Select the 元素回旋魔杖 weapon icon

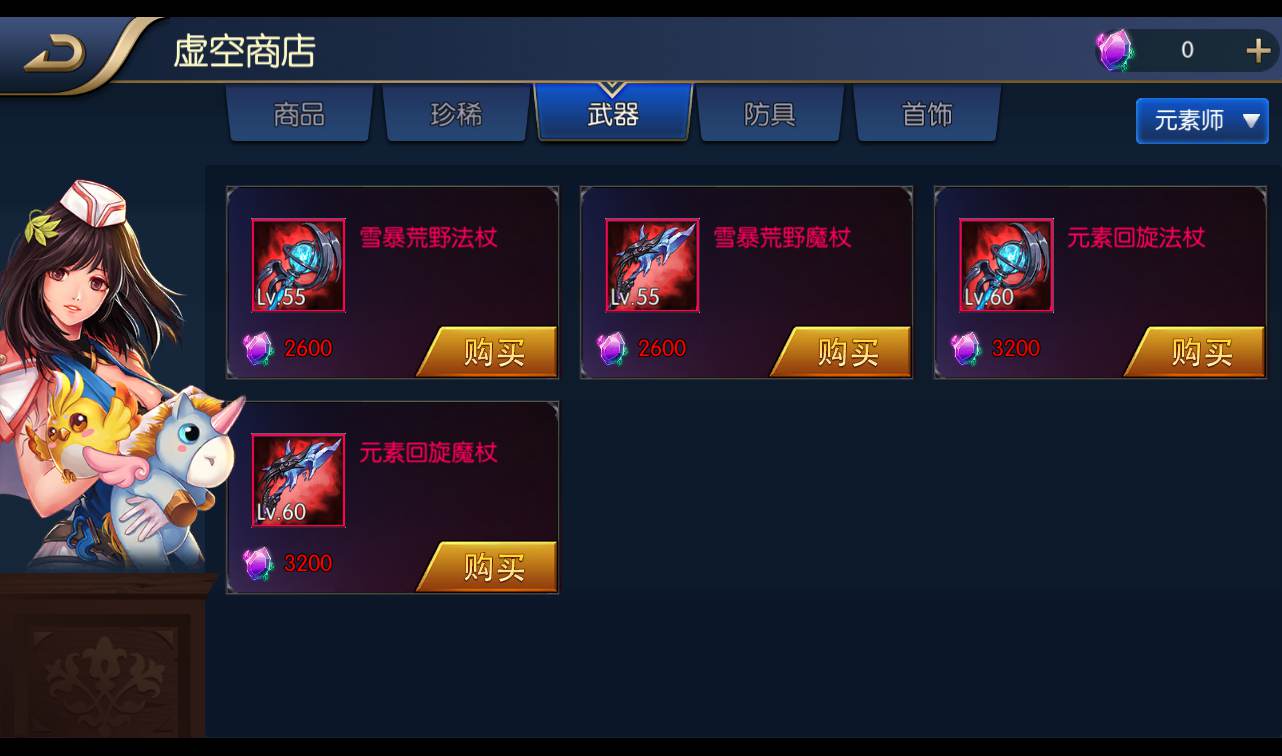pos(297,479)
